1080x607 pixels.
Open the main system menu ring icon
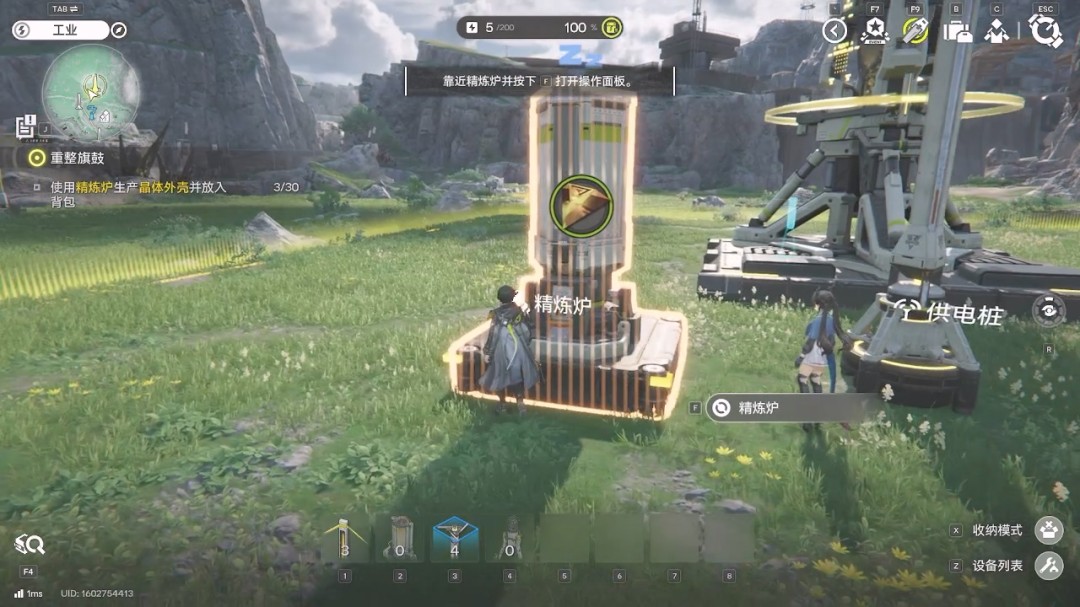(x=1045, y=31)
